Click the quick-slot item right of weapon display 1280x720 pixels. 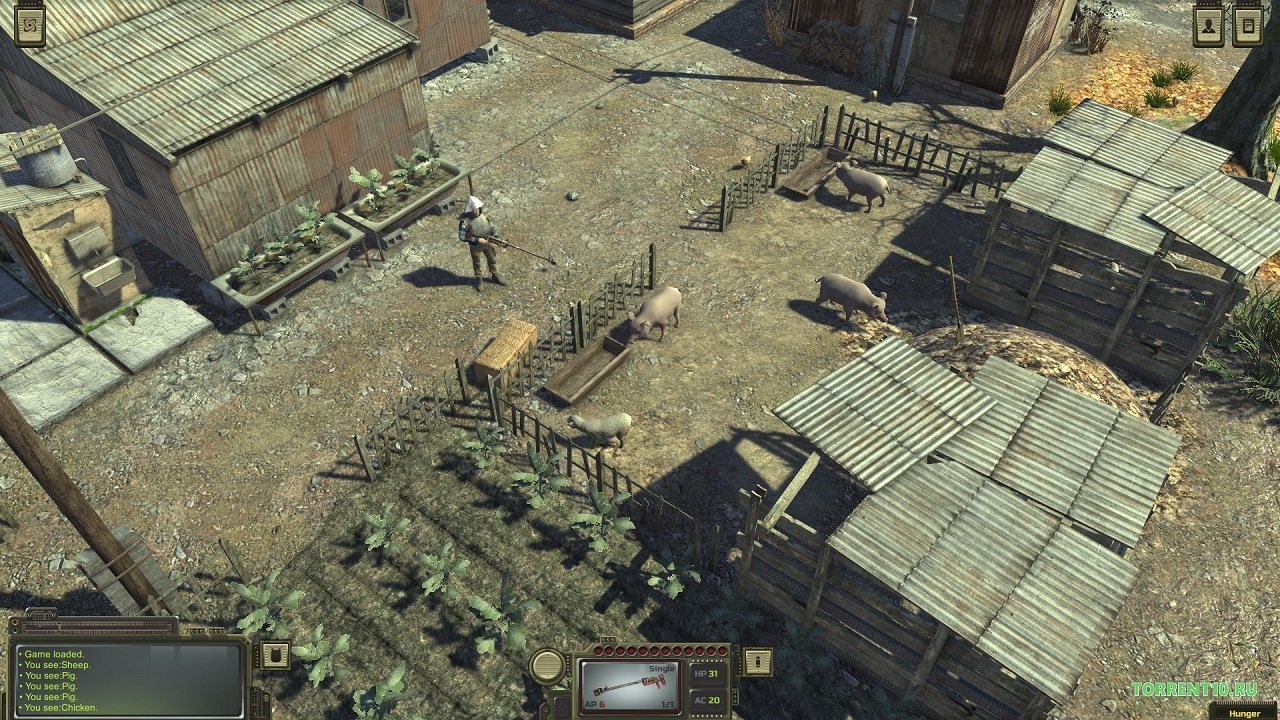758,662
